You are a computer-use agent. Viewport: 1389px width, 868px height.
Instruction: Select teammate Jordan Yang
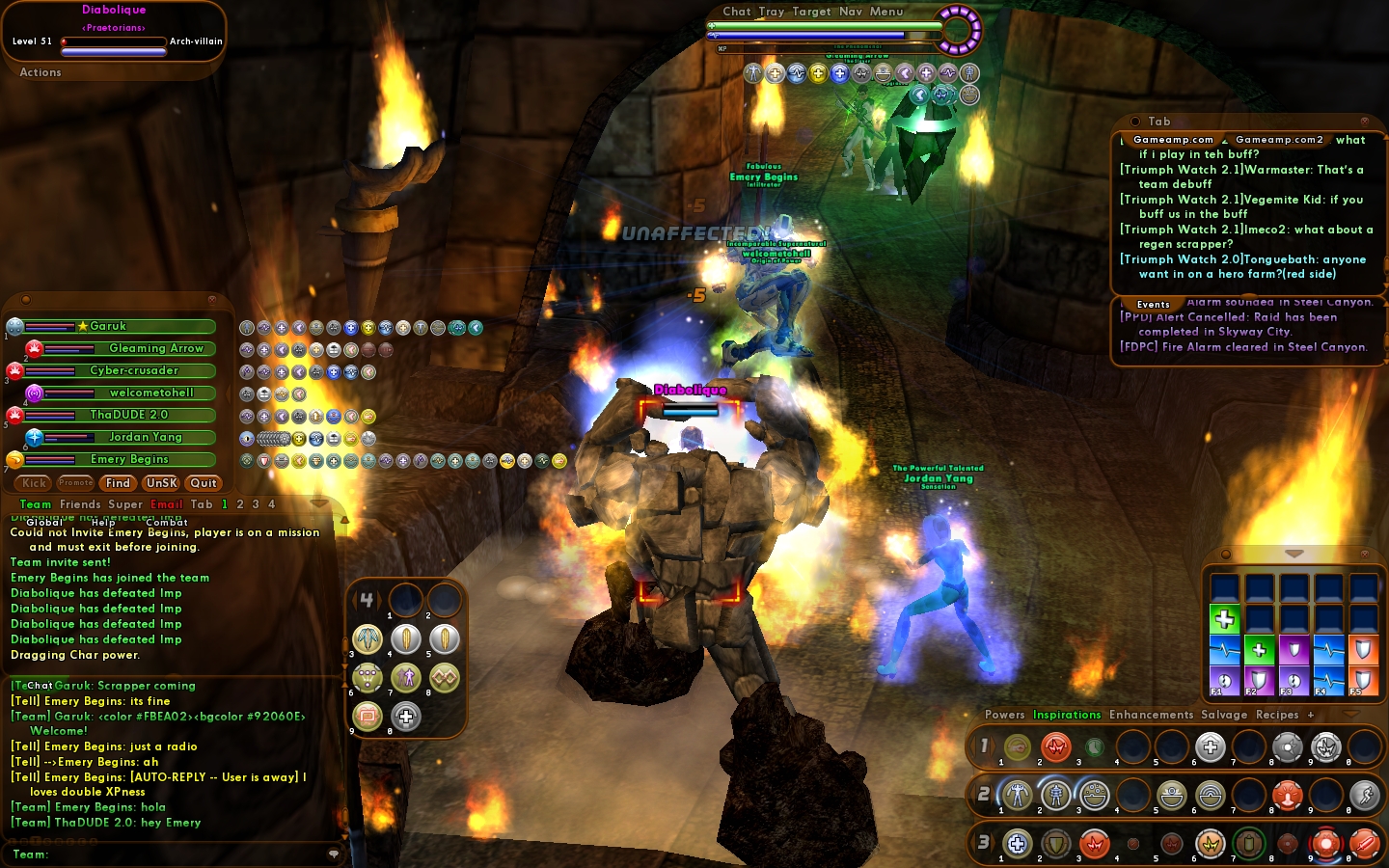(145, 438)
